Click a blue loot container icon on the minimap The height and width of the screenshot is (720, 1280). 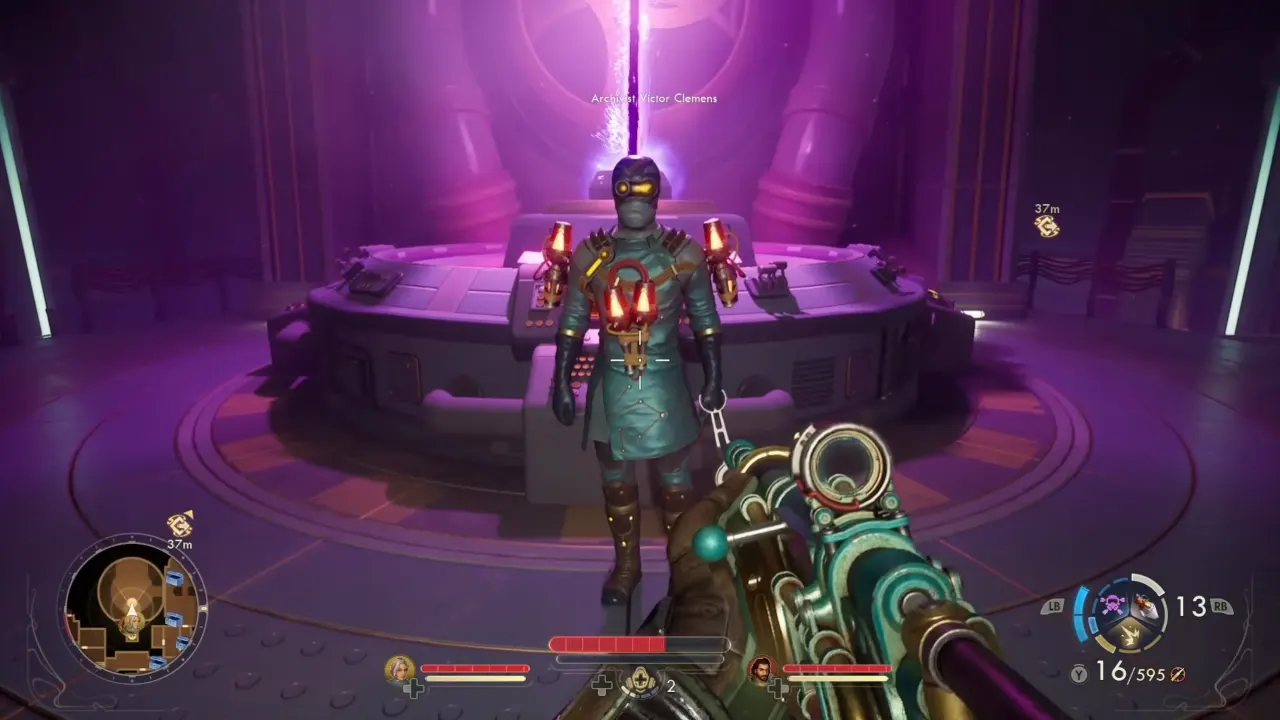(178, 577)
